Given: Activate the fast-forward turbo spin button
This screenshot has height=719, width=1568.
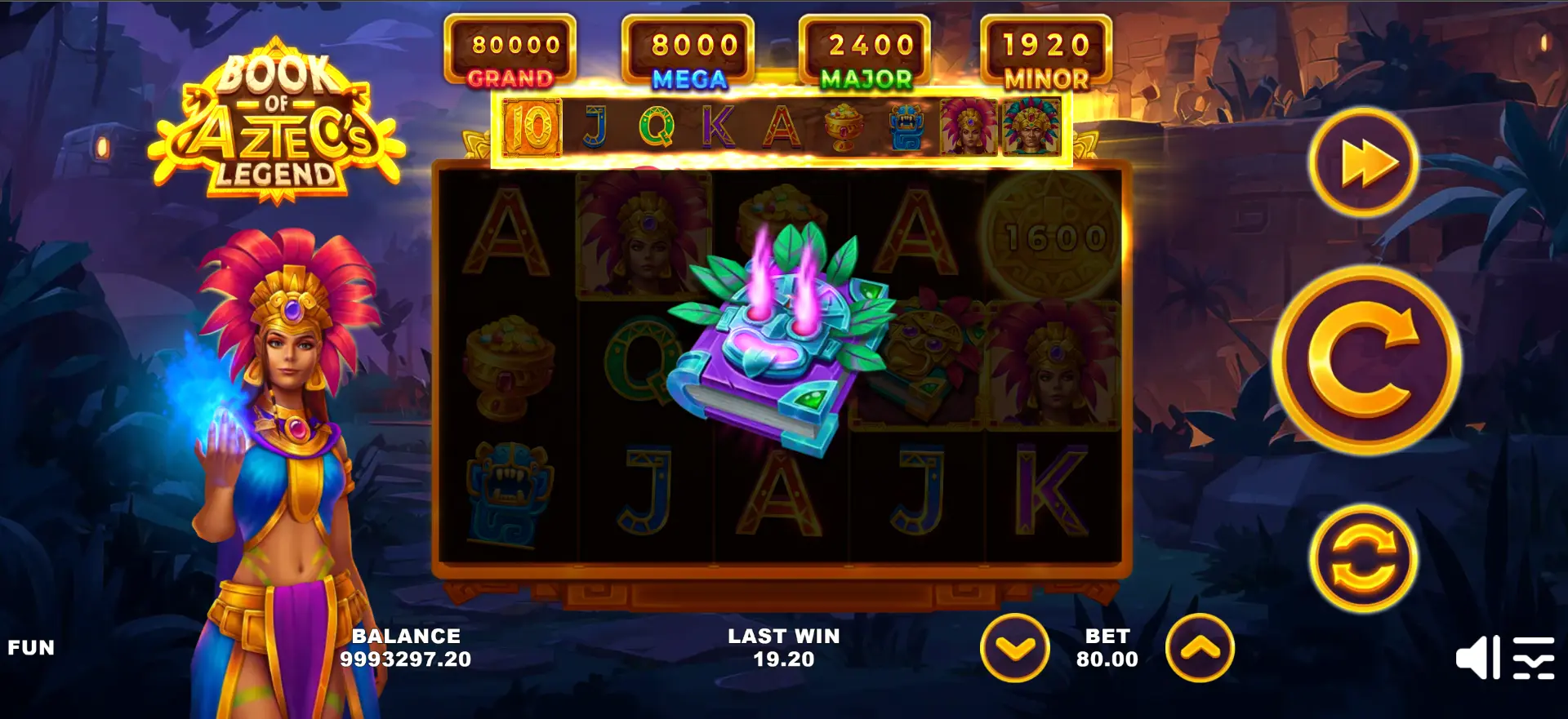Looking at the screenshot, I should [1364, 163].
